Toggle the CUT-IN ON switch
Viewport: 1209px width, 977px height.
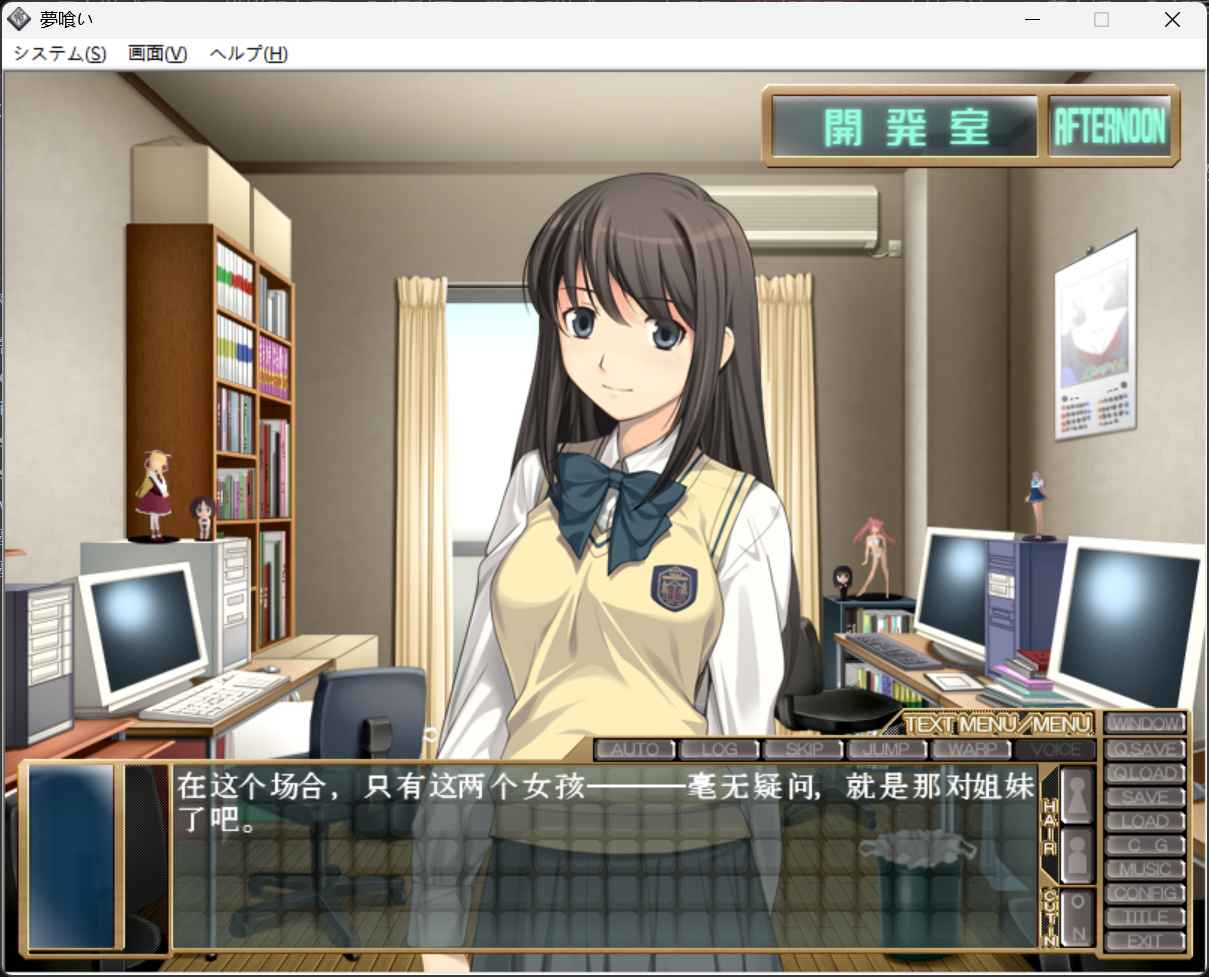click(x=1076, y=917)
